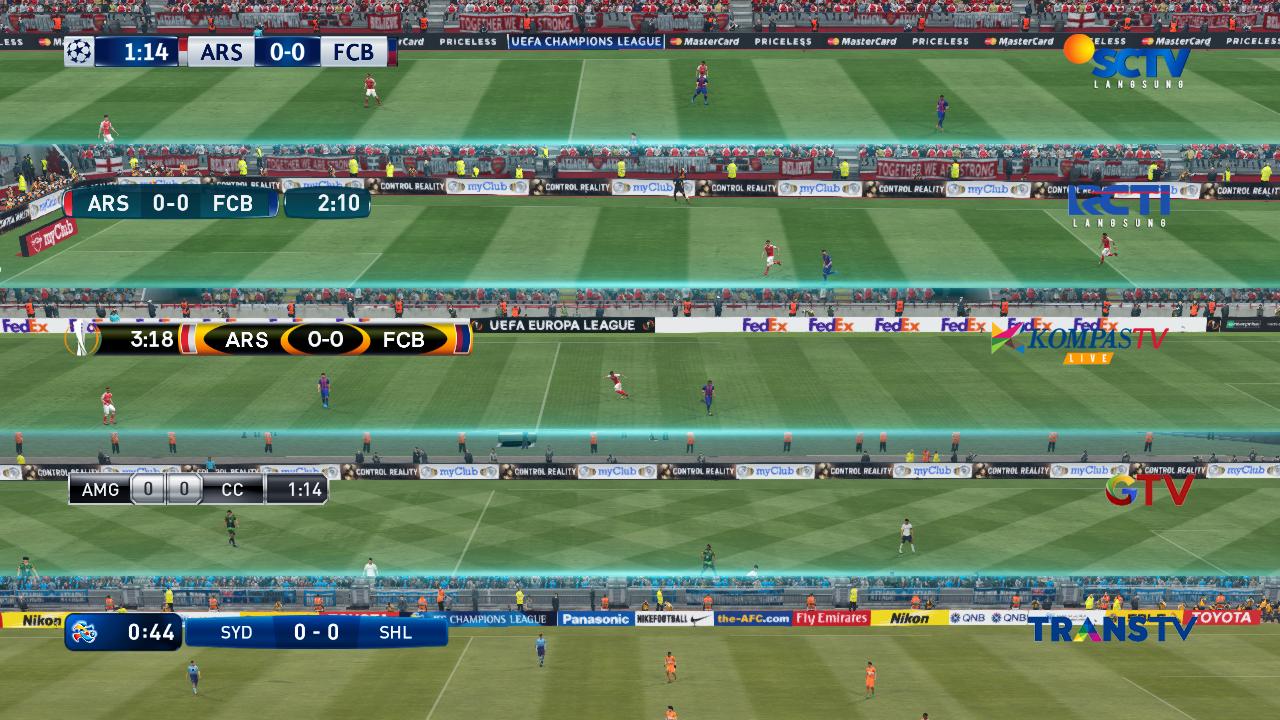Viewport: 1280px width, 720px height.
Task: Click the 2:10 timer on the RCTI scoreboard
Action: point(330,203)
